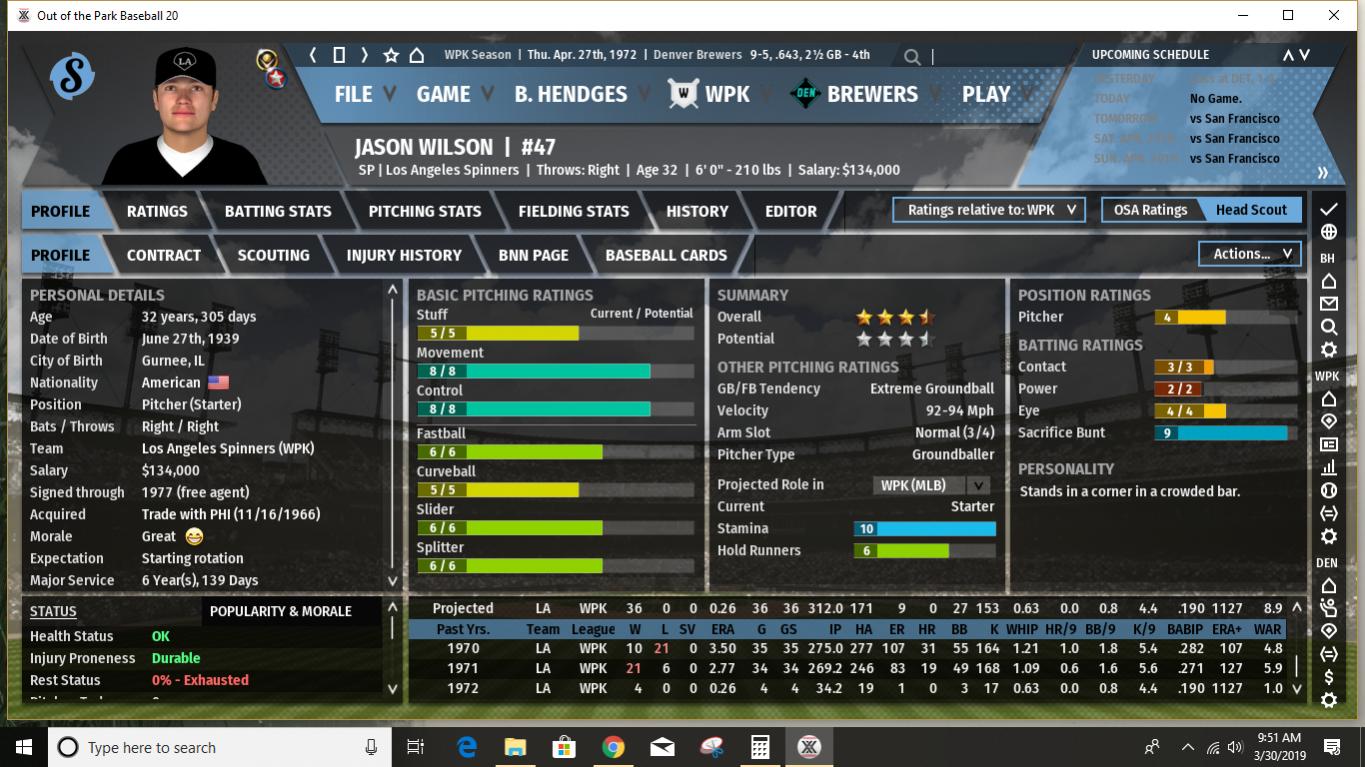Open the HISTORY tab
The image size is (1365, 767).
[697, 211]
